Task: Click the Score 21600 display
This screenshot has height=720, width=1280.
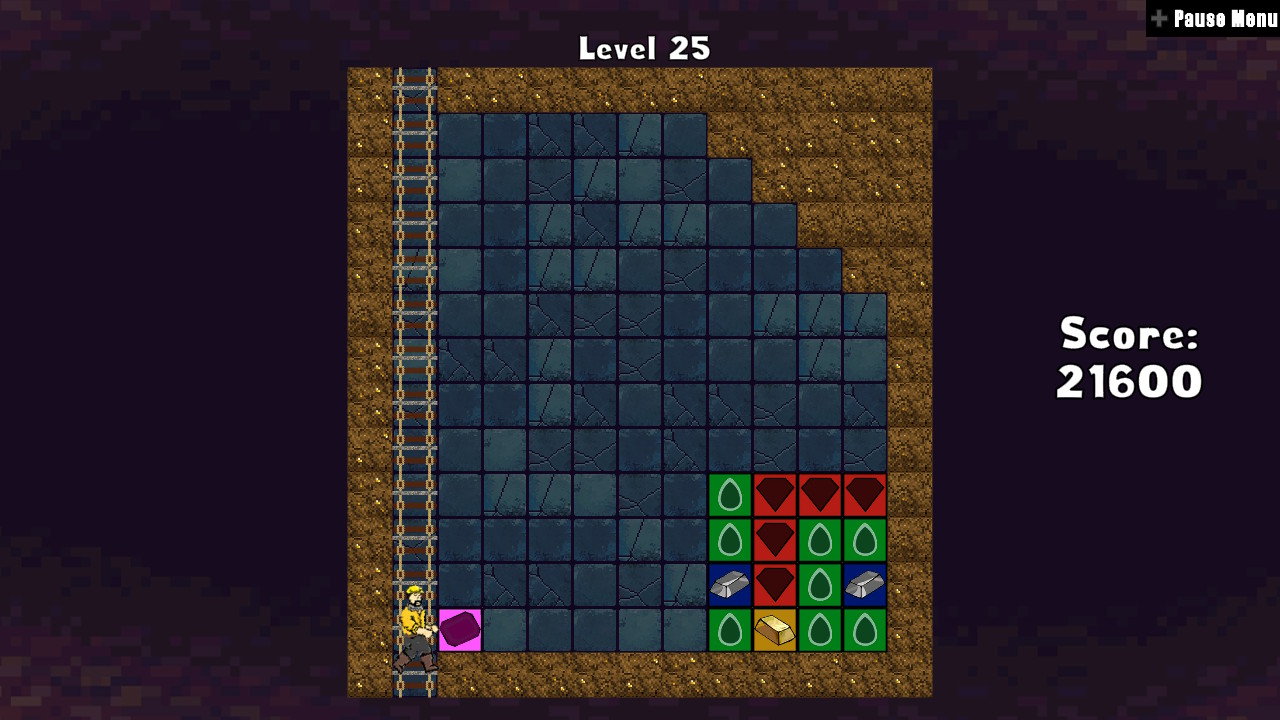Action: (1128, 360)
